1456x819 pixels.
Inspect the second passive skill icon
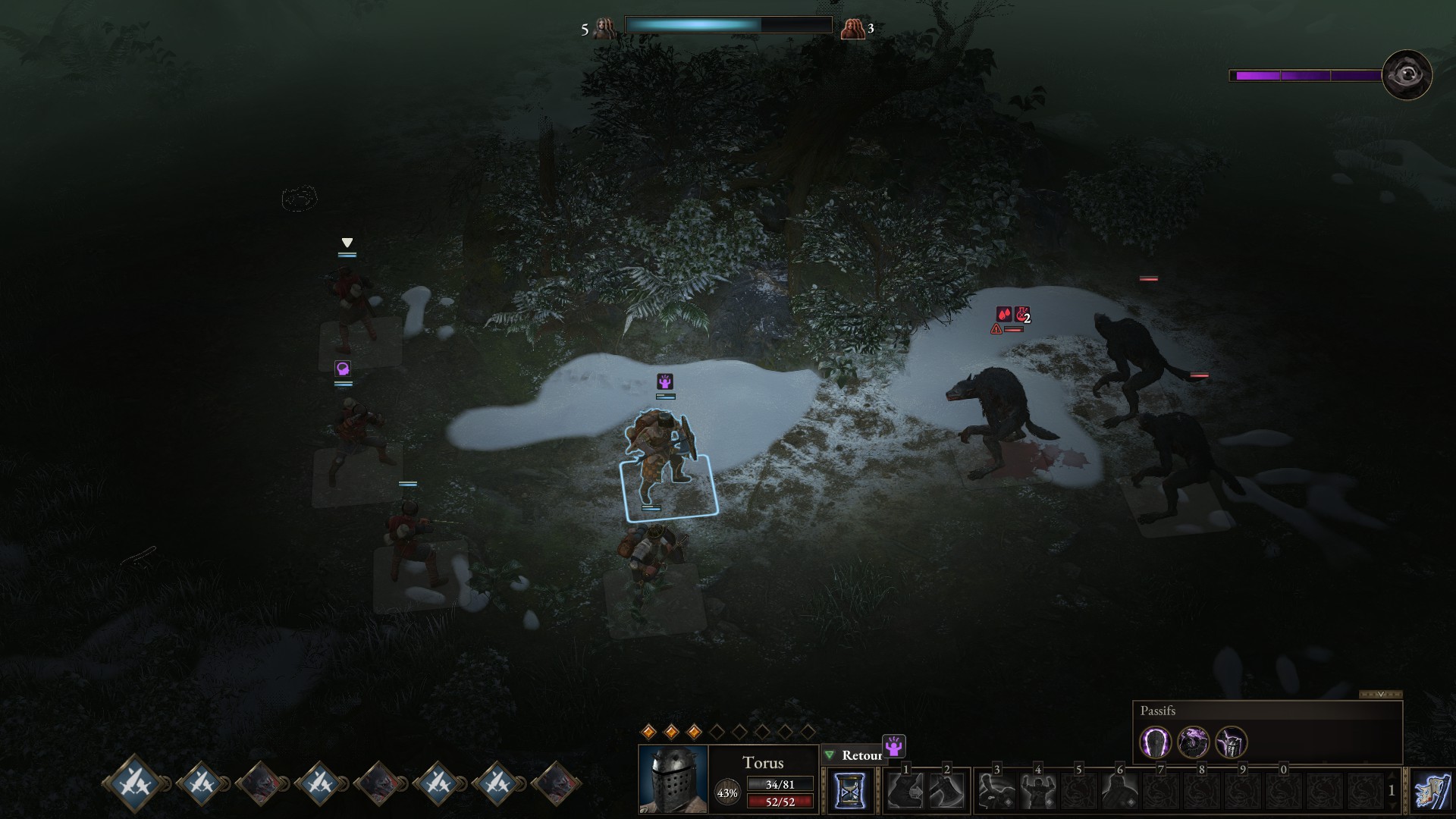click(x=1194, y=742)
